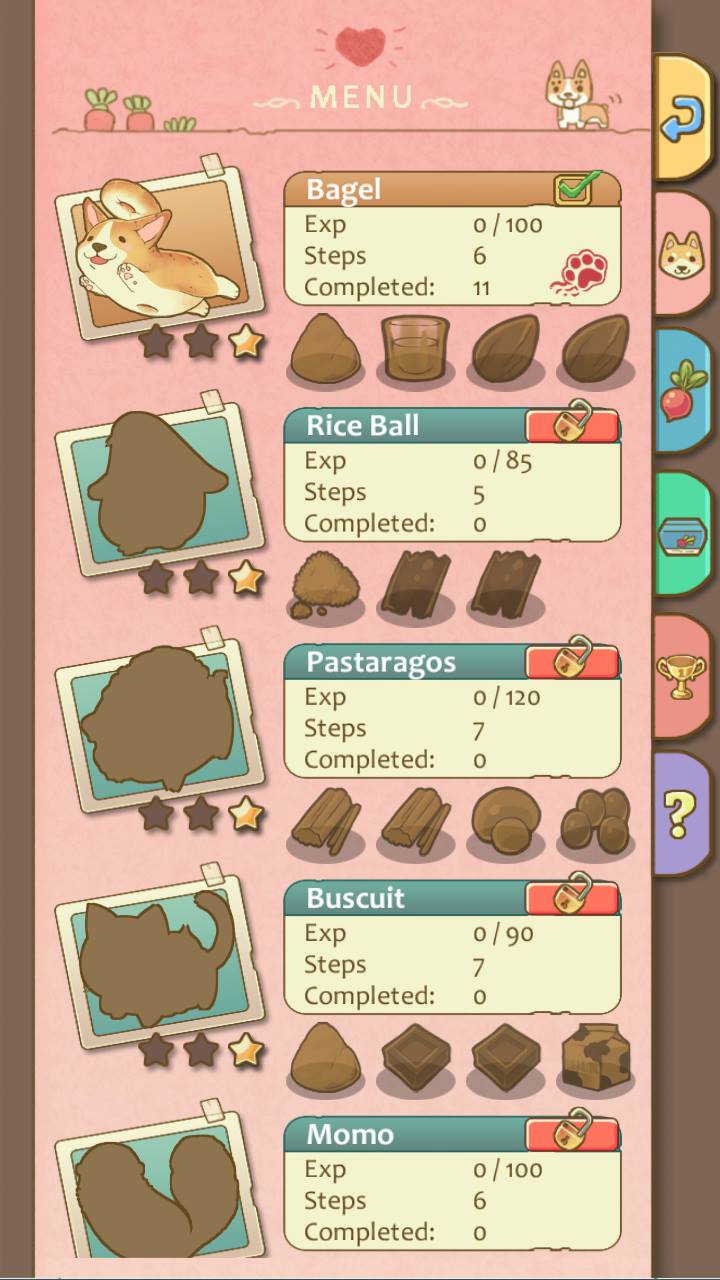Choose the locked Pastaragos silhouette photo
This screenshot has height=1280, width=720.
click(x=160, y=722)
